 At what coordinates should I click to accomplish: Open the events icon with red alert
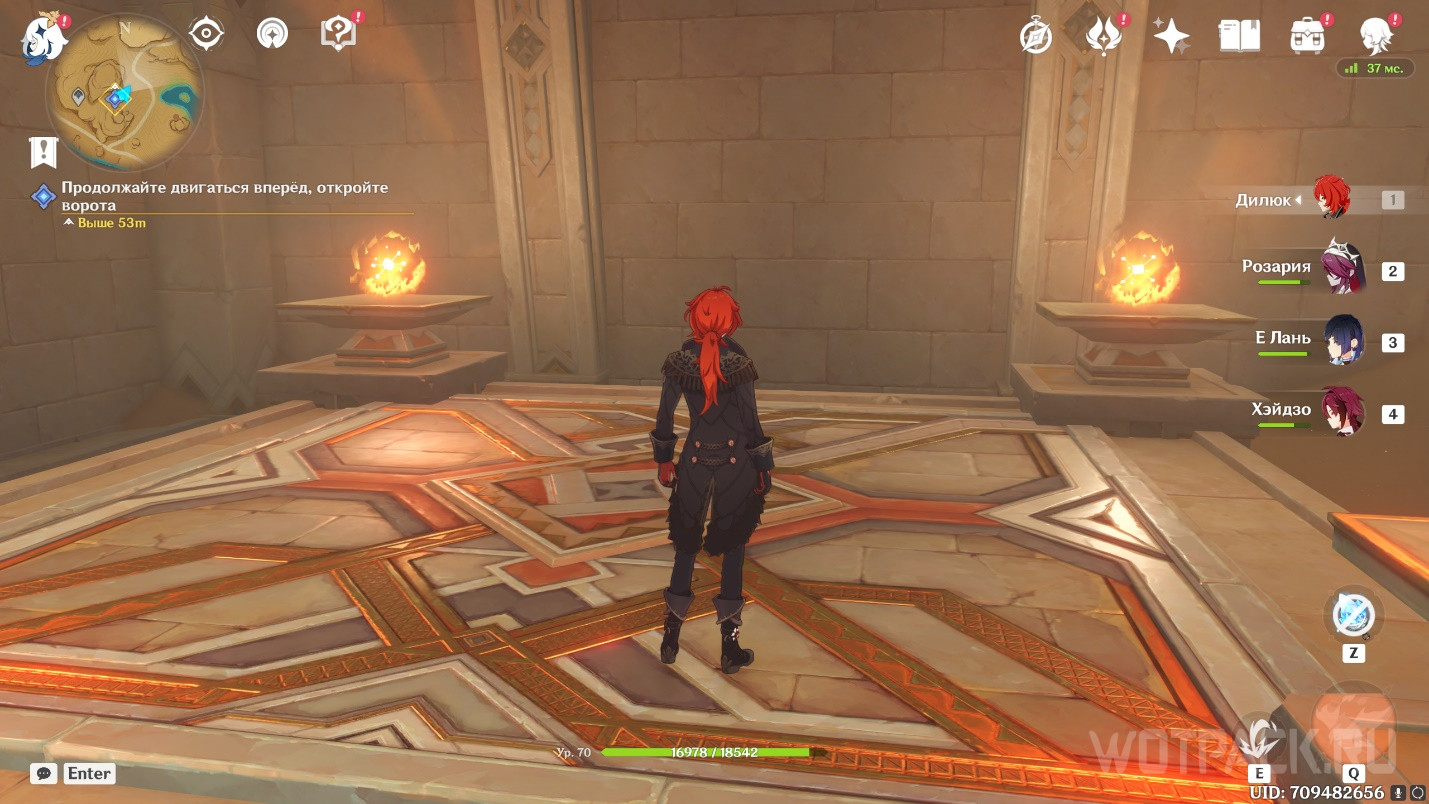click(x=1103, y=36)
